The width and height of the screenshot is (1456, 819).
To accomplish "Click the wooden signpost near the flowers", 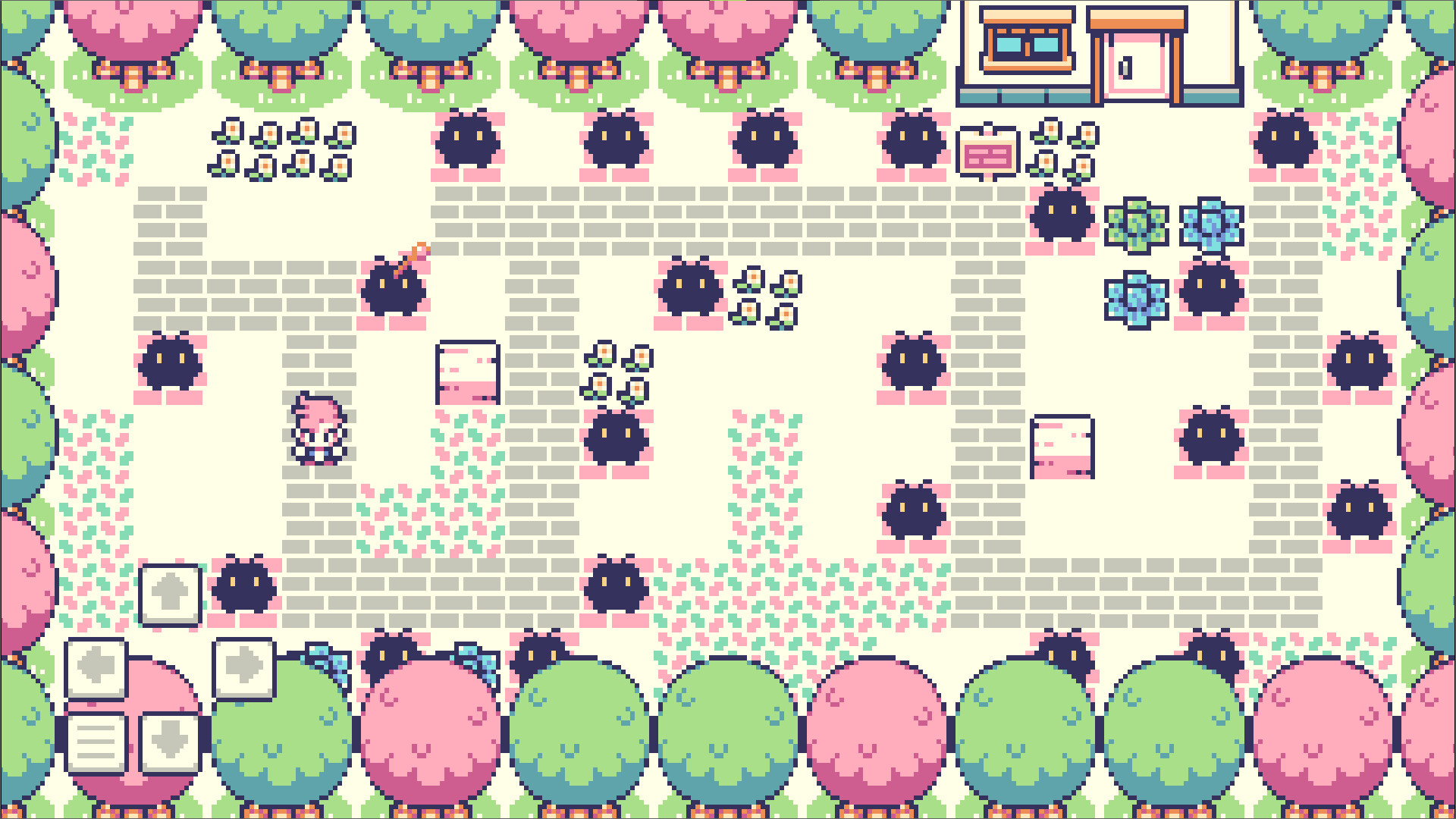I will (x=987, y=149).
